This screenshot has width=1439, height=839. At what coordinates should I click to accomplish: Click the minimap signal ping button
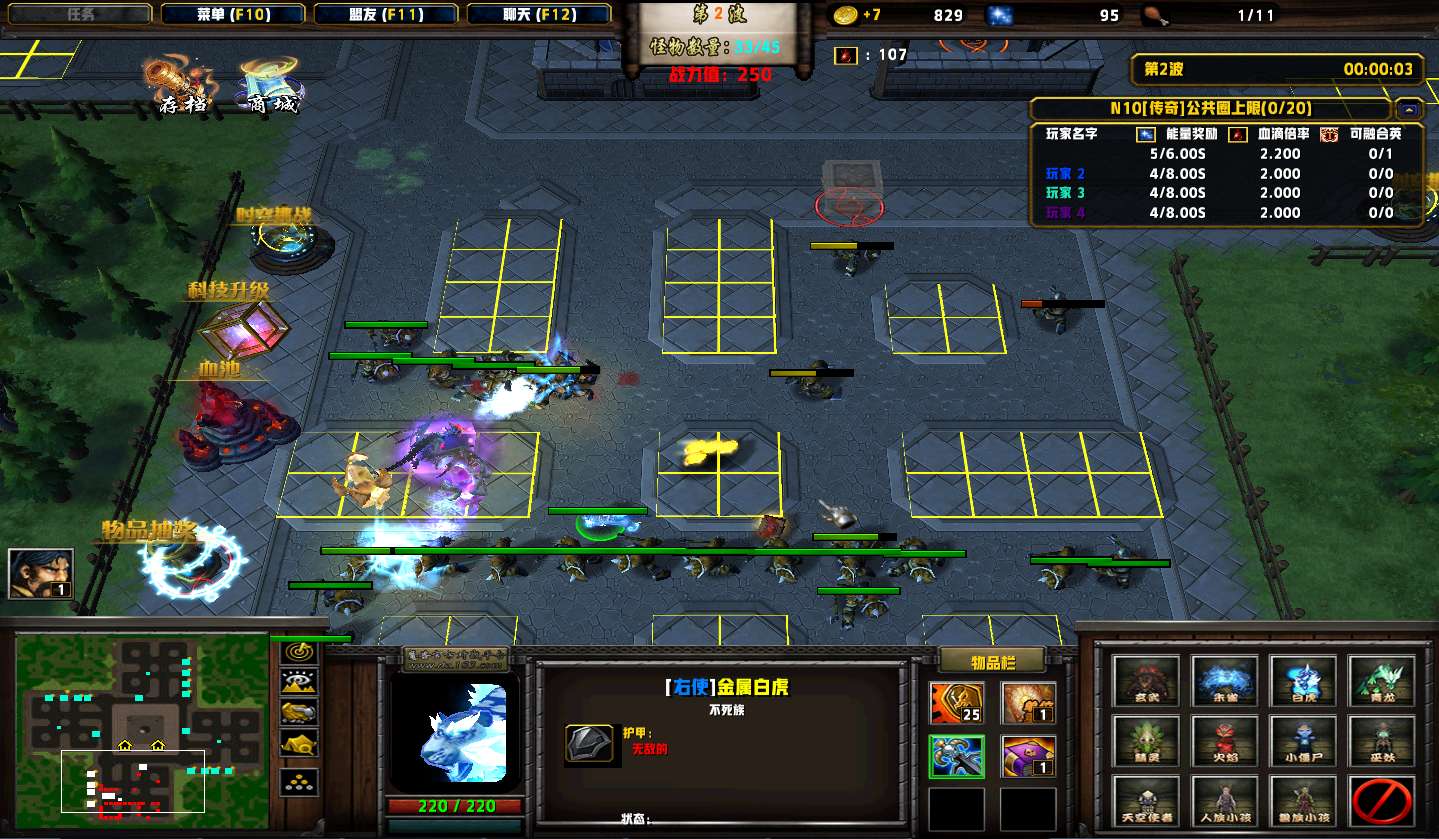coord(299,652)
